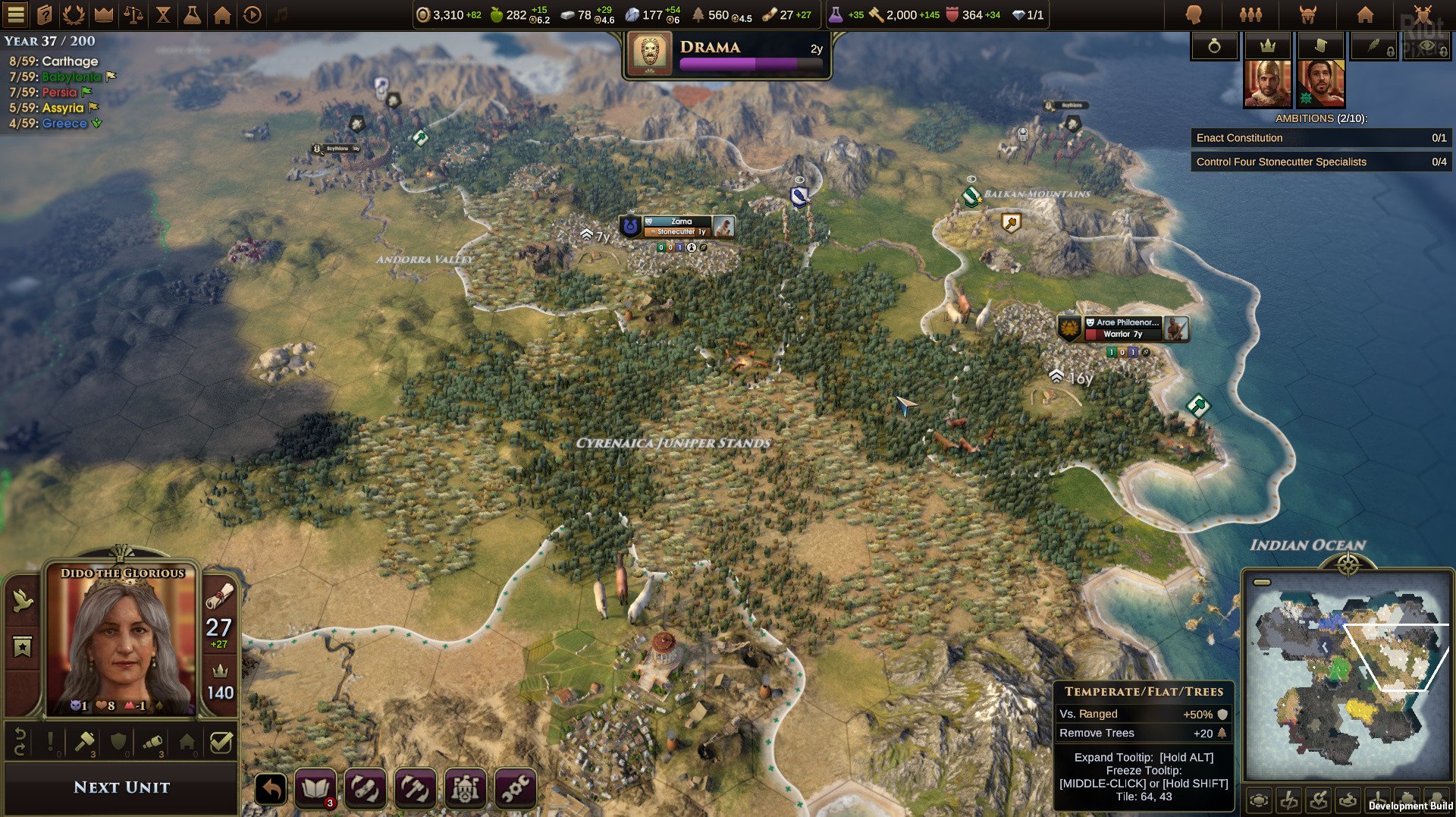Viewport: 1456px width, 817px height.
Task: Click the Drama research progress banner
Action: tap(726, 55)
